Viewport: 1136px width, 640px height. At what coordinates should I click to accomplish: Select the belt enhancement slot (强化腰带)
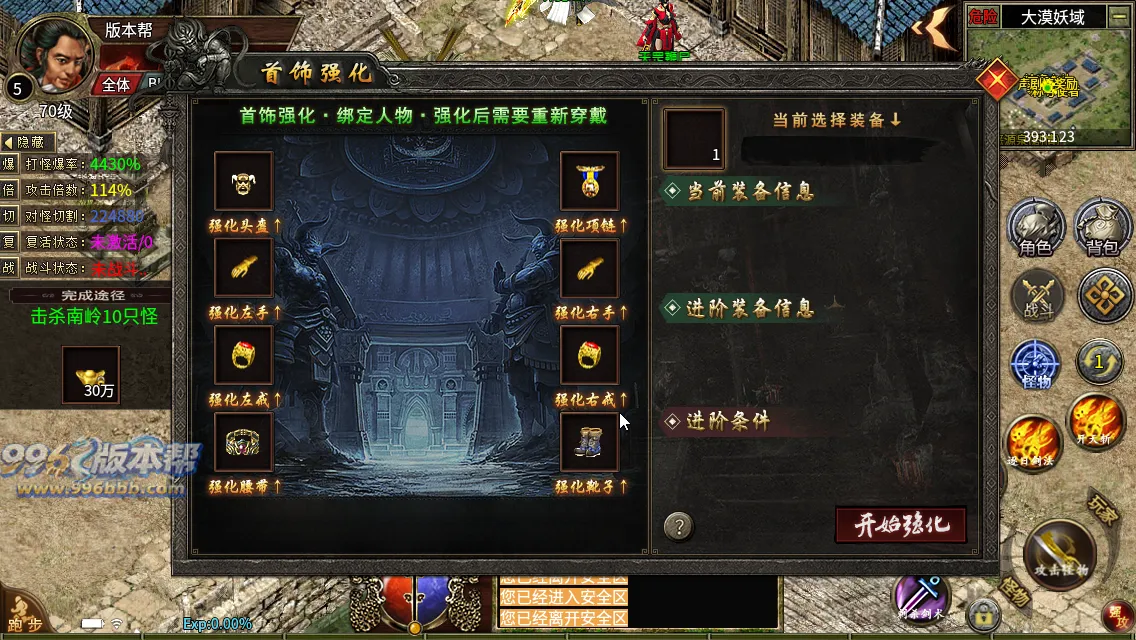243,442
